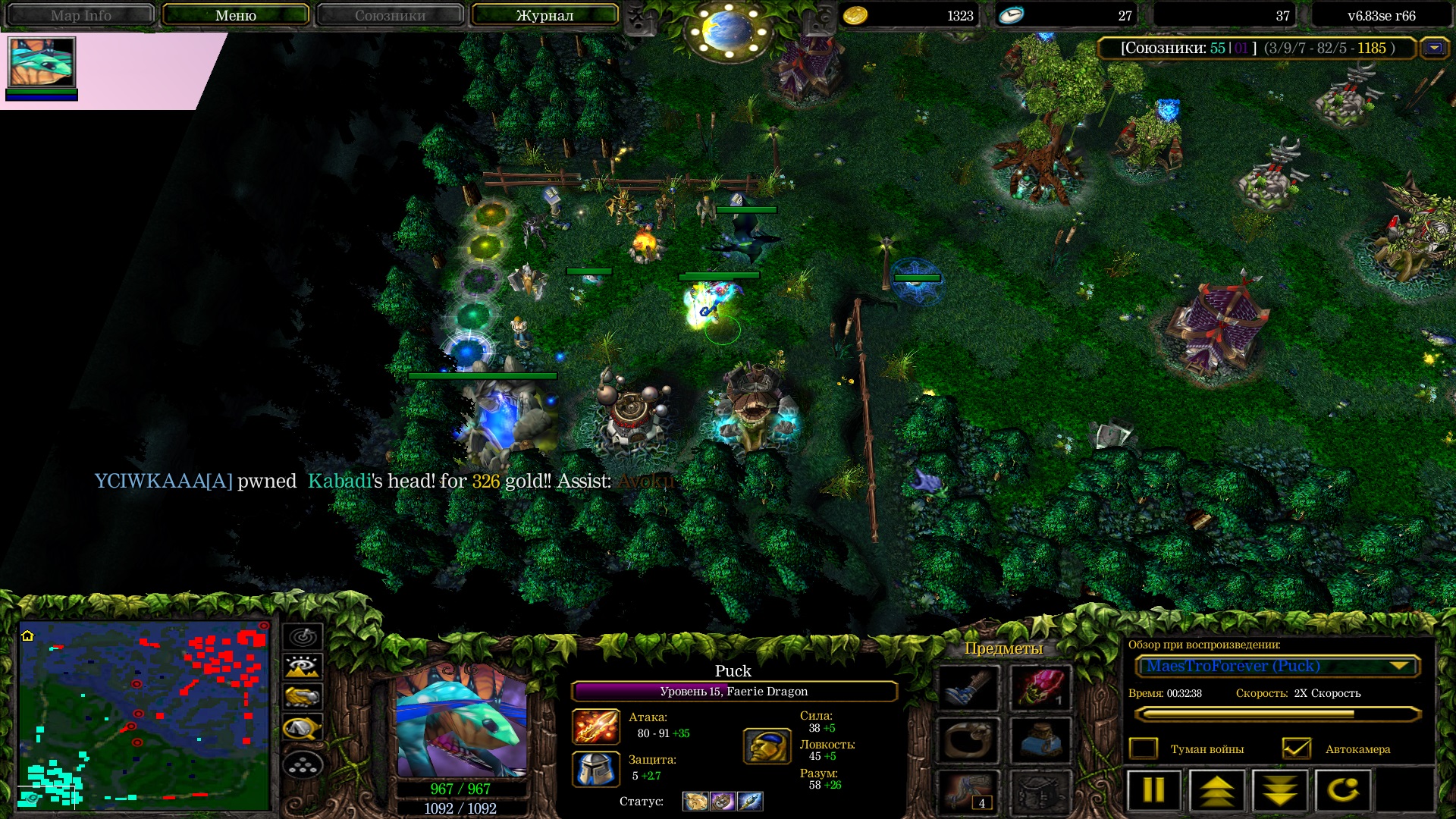
Task: Enable the Туман войны checkbox
Action: pyautogui.click(x=1144, y=749)
